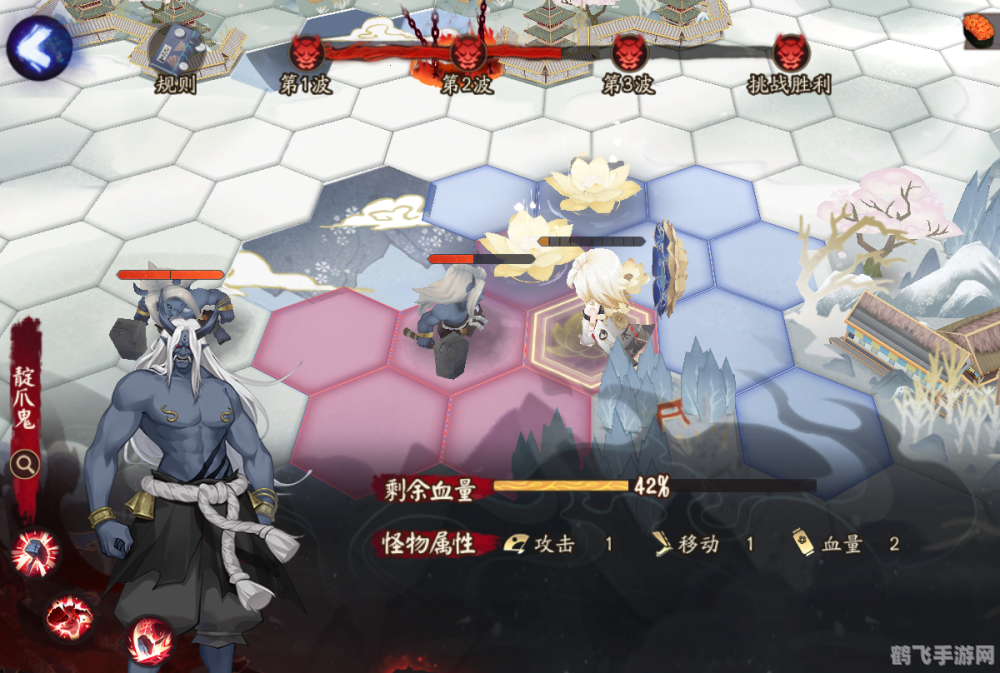Select the hammer strike skill icon

click(36, 553)
